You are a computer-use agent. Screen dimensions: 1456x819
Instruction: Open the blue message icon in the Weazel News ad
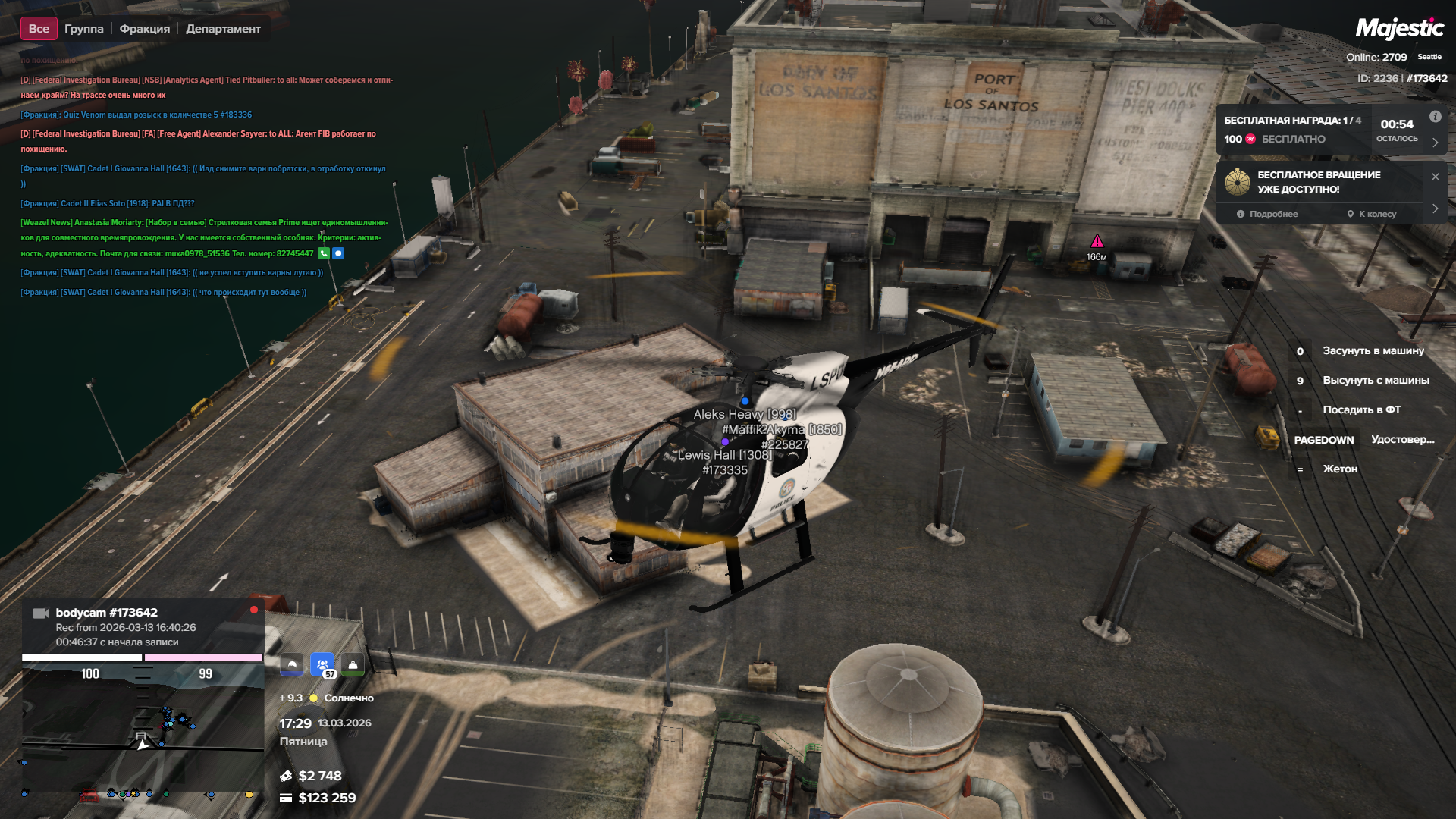pos(338,253)
